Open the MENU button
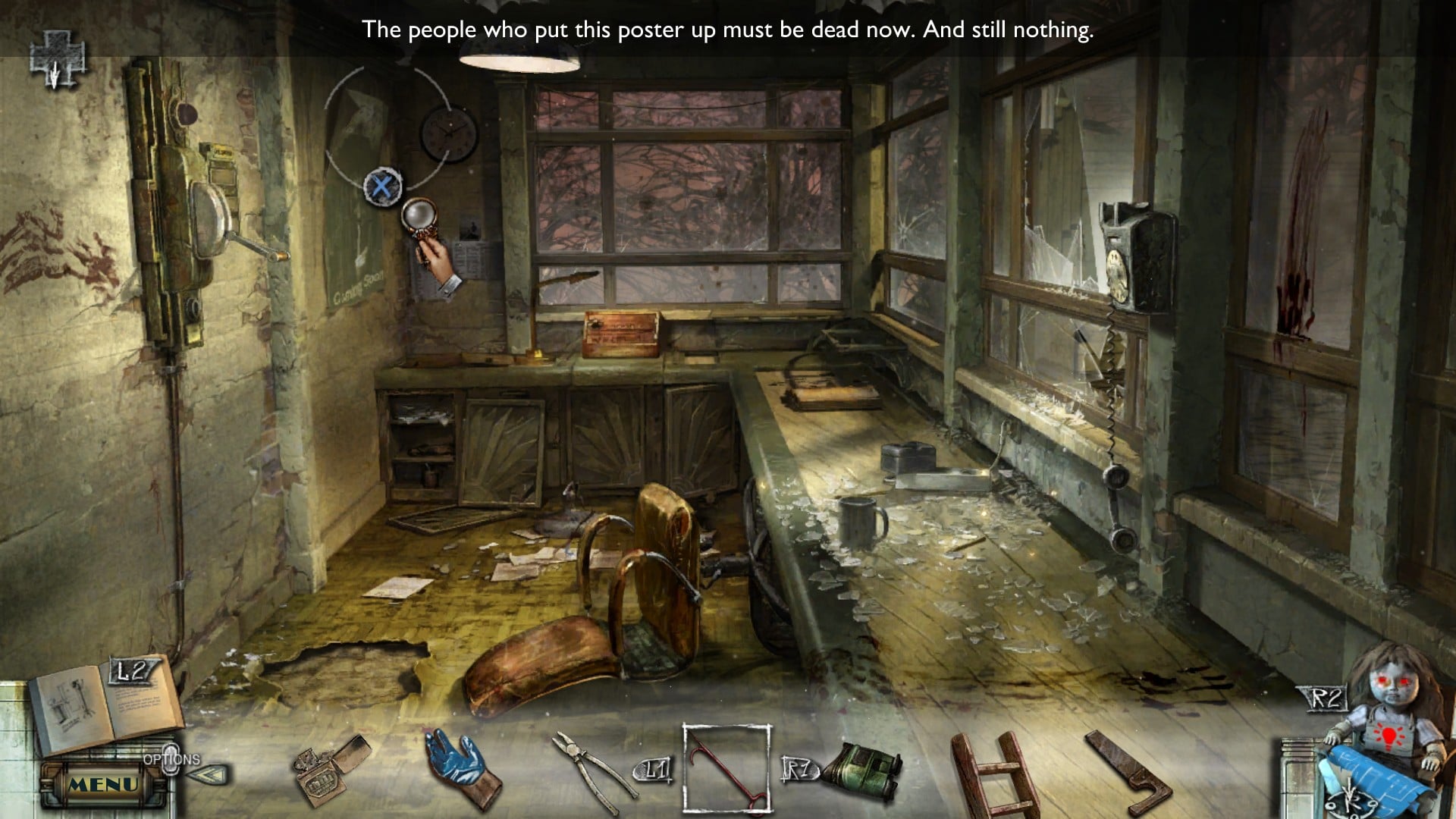The width and height of the screenshot is (1456, 819). click(x=104, y=785)
